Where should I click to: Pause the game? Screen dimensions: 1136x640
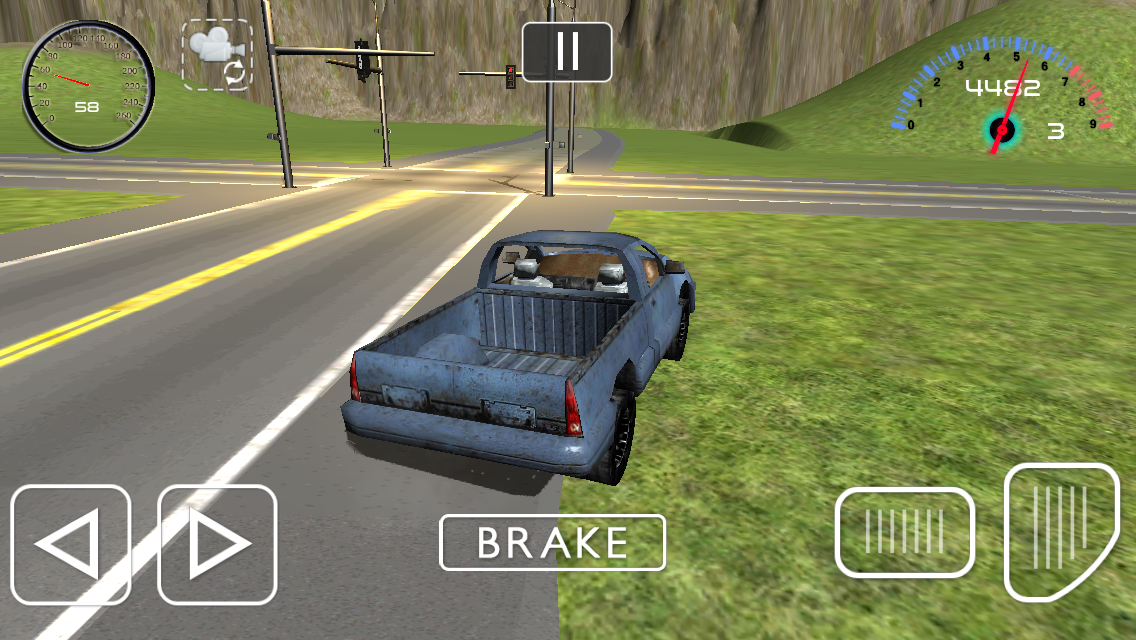tap(567, 52)
